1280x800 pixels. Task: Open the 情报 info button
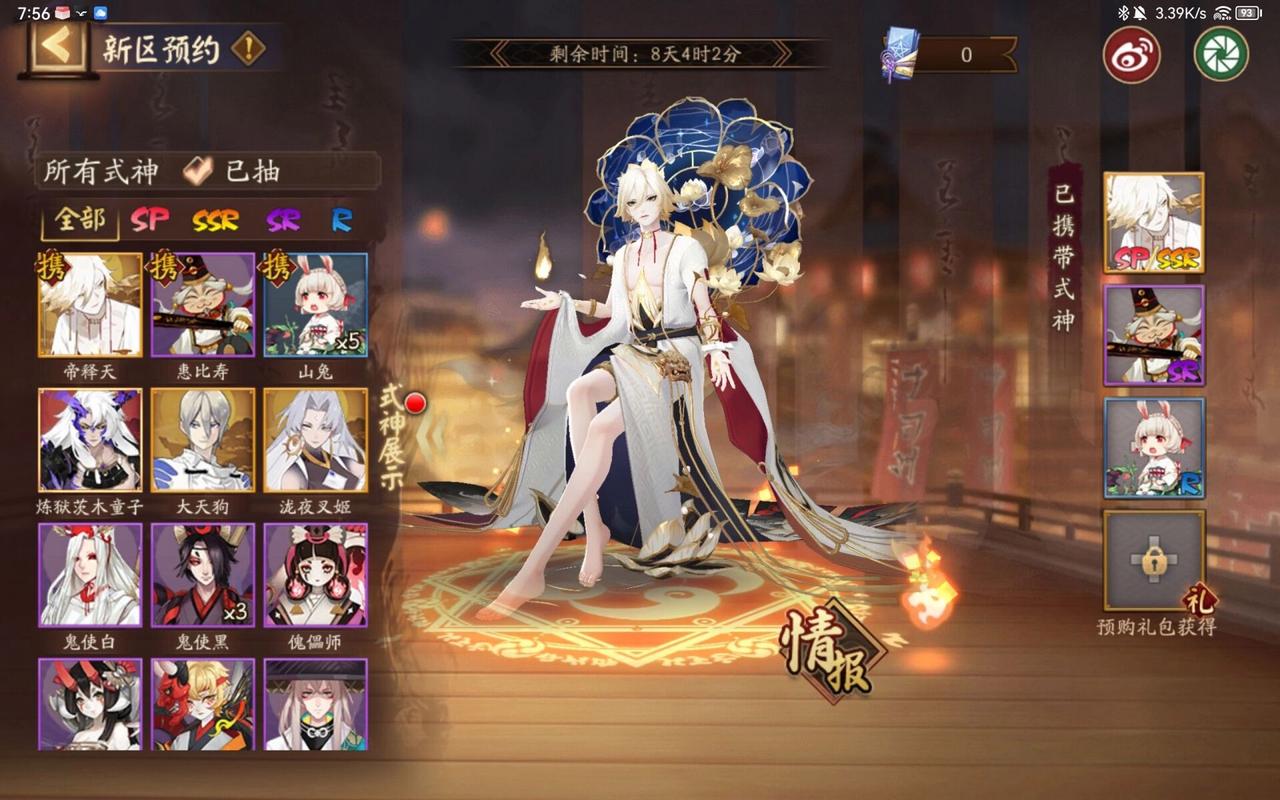tap(832, 652)
